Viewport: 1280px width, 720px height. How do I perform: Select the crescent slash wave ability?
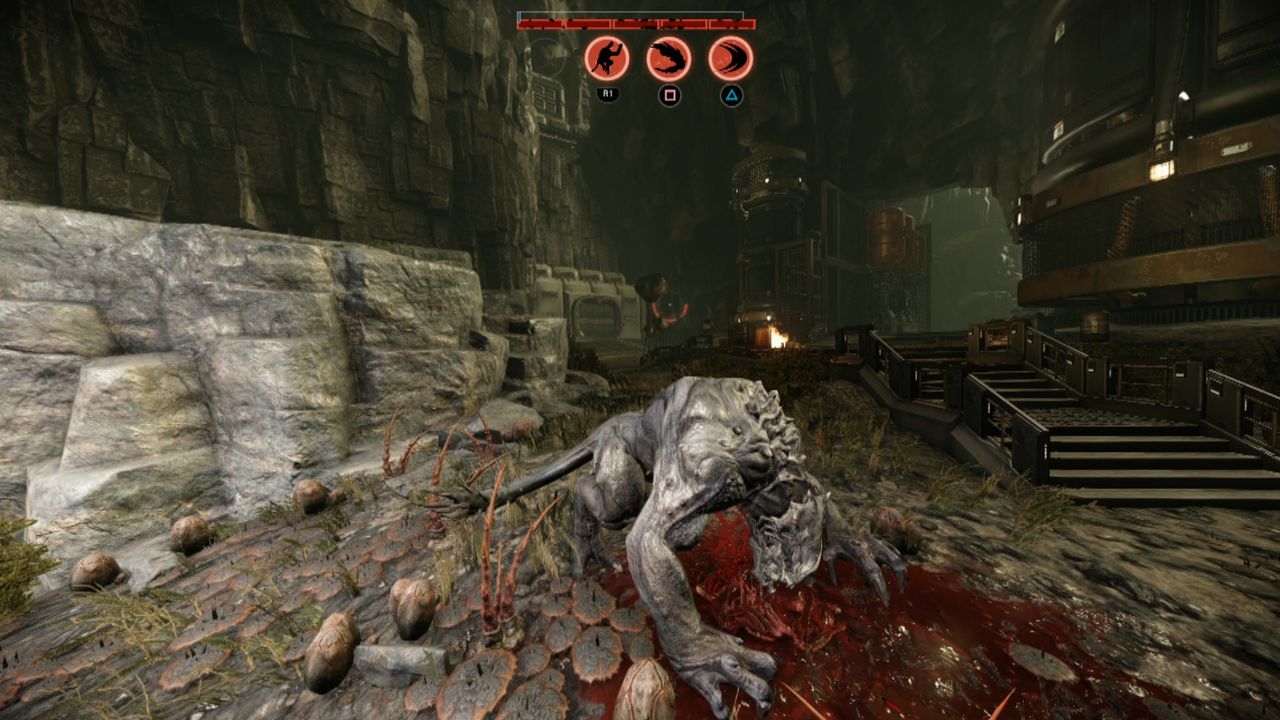[x=731, y=58]
